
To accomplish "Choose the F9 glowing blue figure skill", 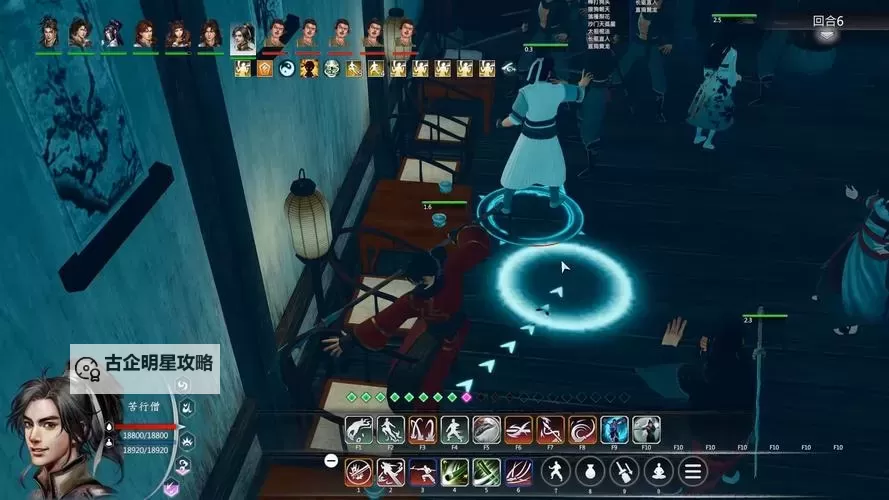I will 614,430.
